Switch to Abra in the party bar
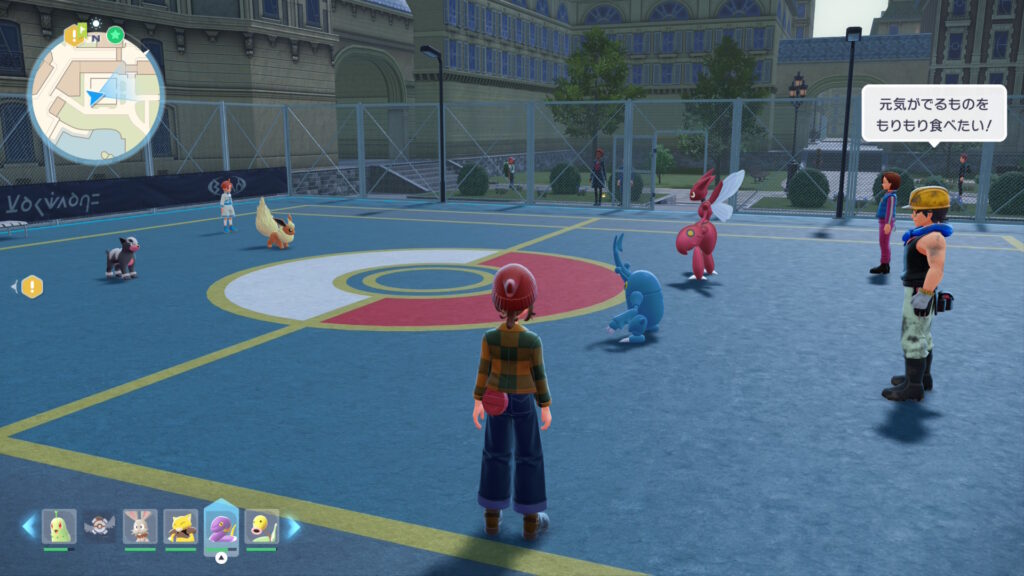1024x576 pixels. click(x=180, y=526)
